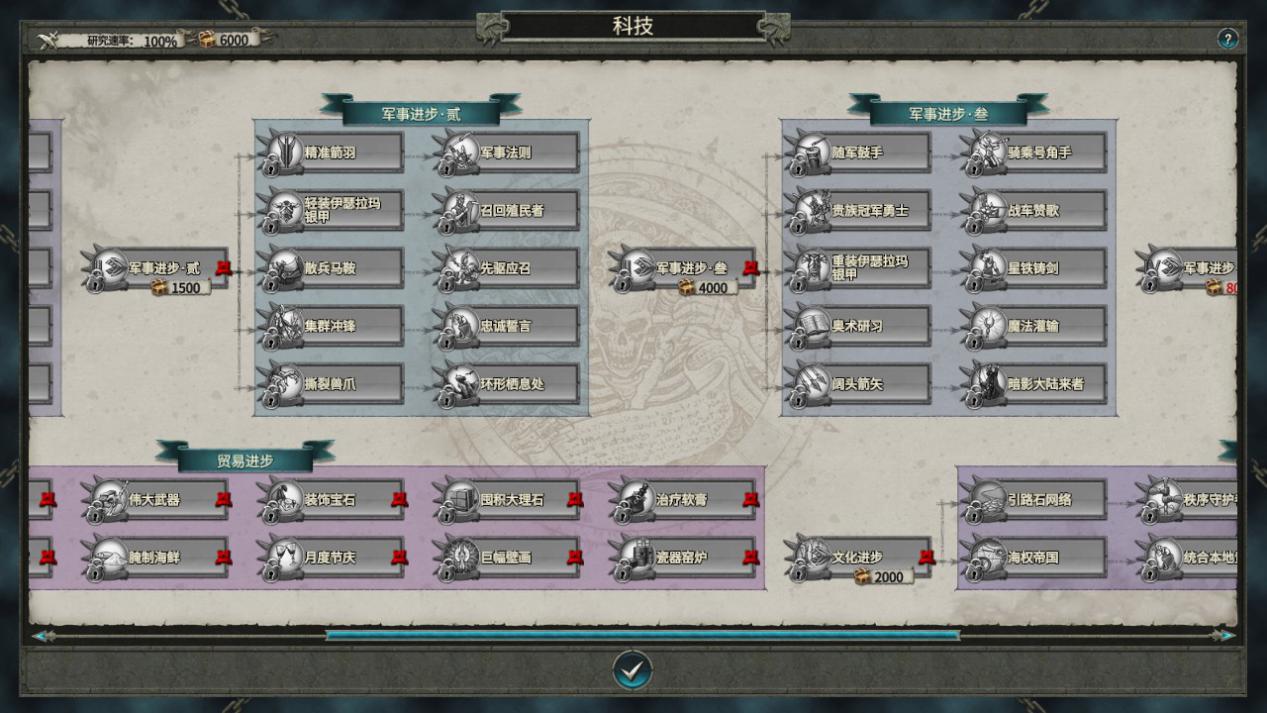Select the 治疗软膏 technology
The height and width of the screenshot is (713, 1267).
click(685, 499)
